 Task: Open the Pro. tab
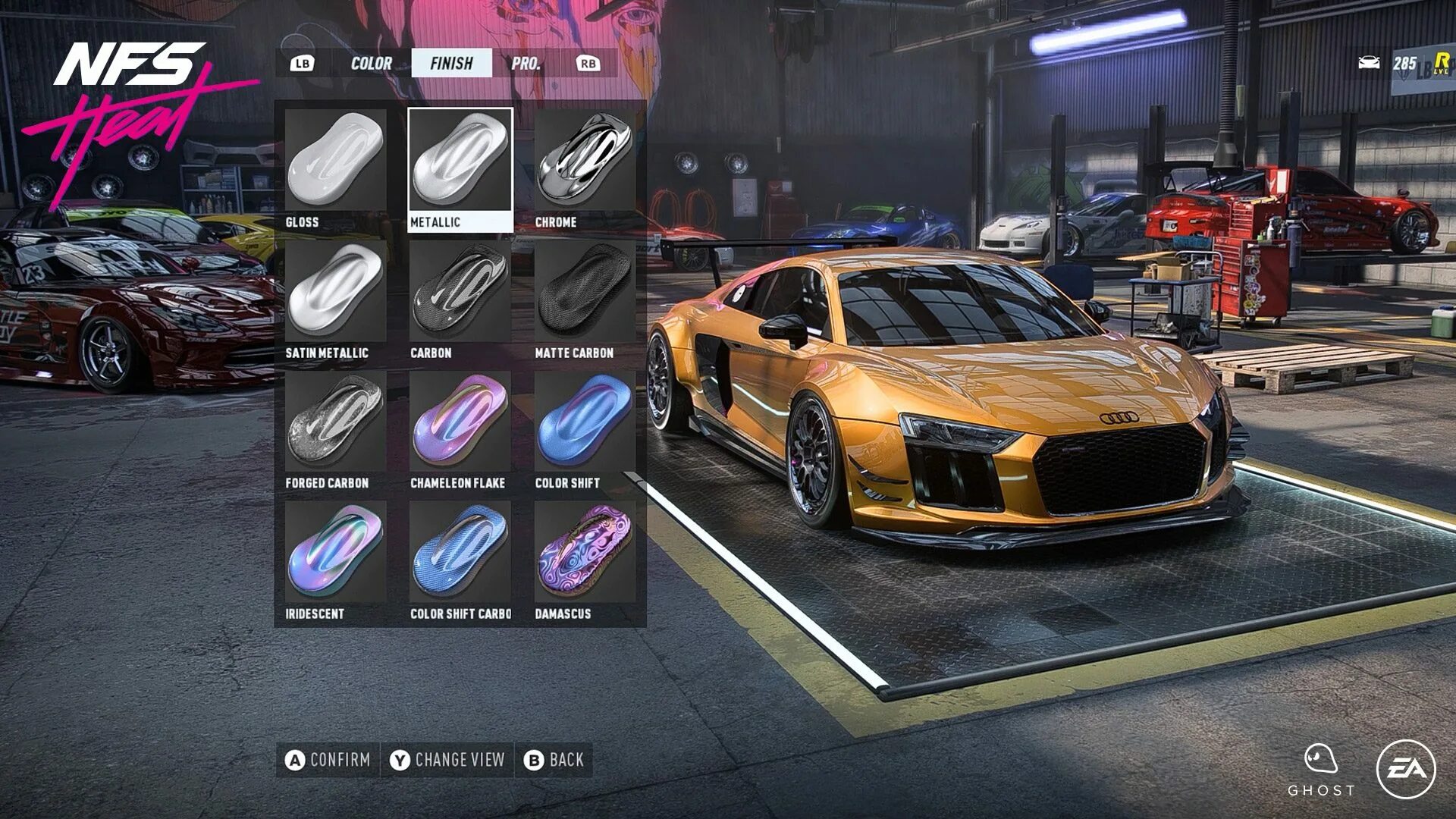(526, 64)
